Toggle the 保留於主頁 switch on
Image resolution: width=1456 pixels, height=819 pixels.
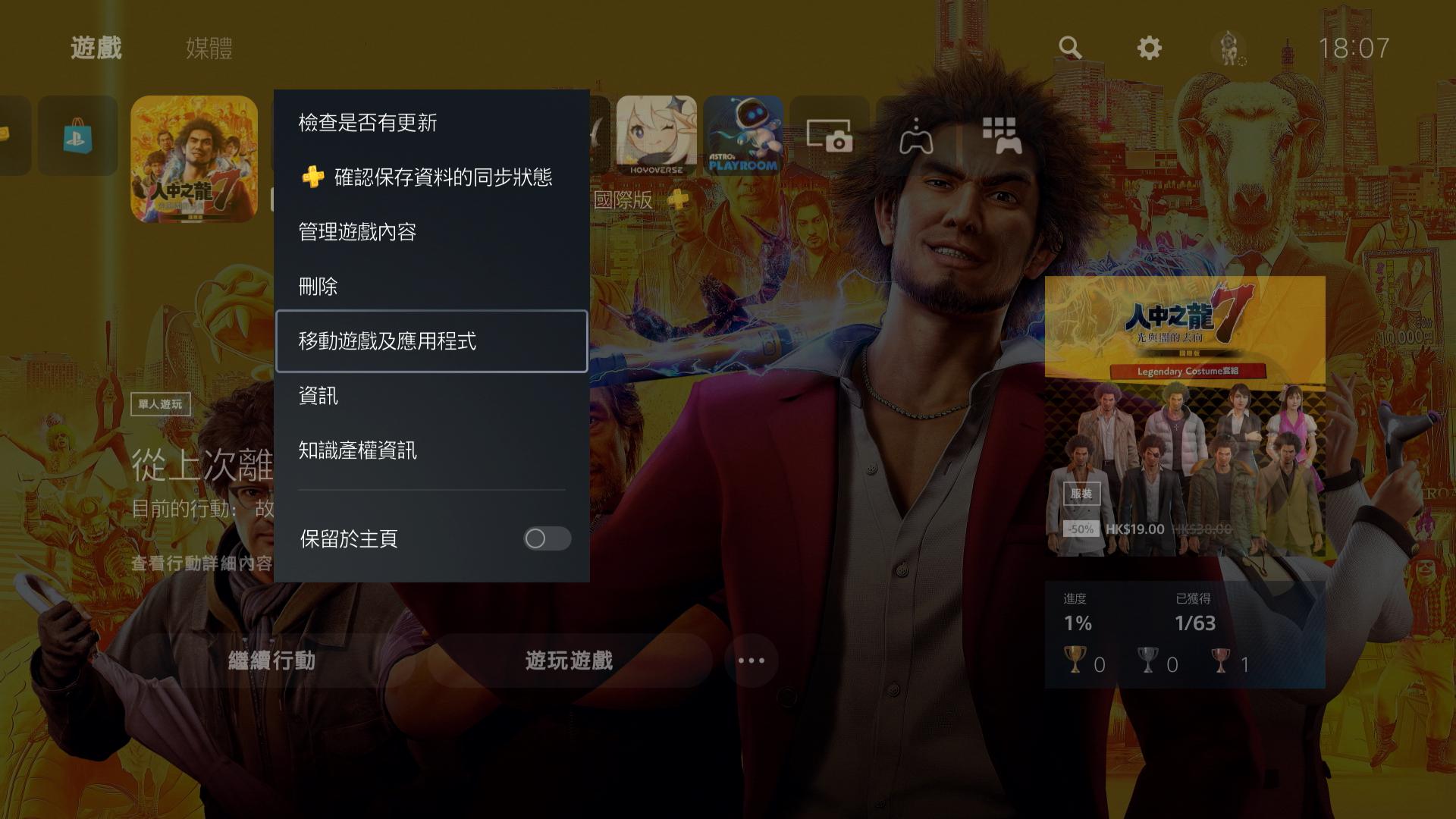[x=548, y=539]
